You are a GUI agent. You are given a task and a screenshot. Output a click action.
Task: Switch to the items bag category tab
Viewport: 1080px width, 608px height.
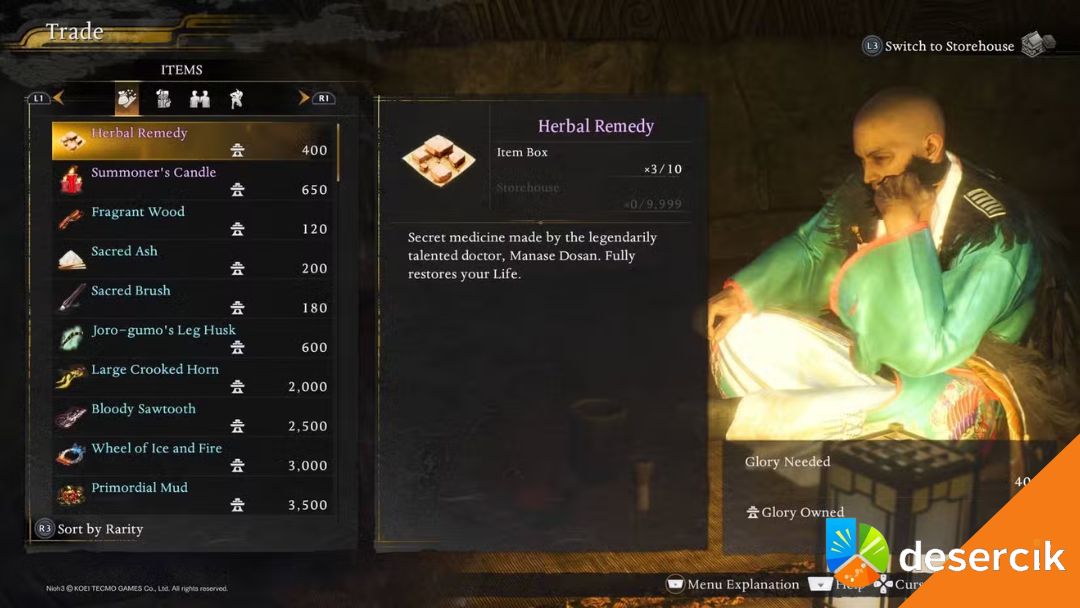coord(127,98)
